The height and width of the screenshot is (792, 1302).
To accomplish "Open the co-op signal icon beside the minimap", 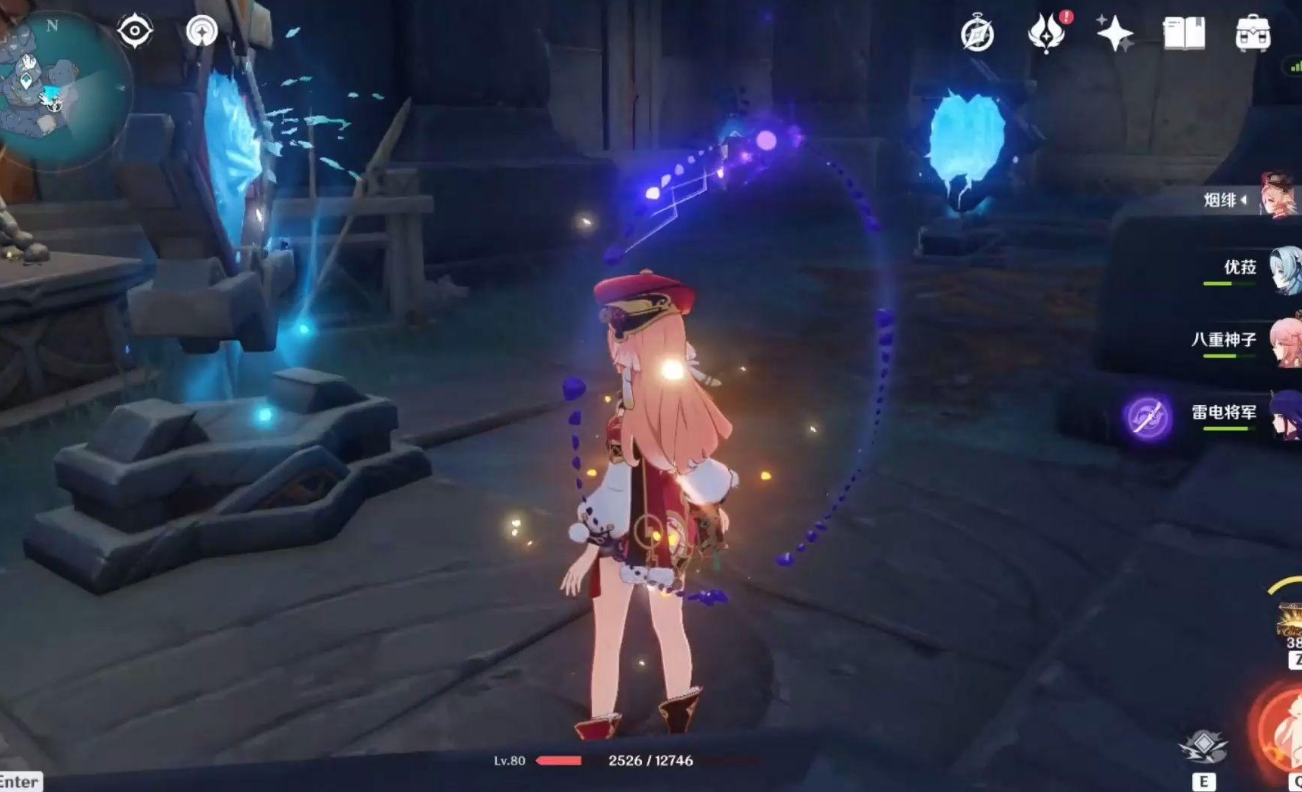I will point(202,31).
